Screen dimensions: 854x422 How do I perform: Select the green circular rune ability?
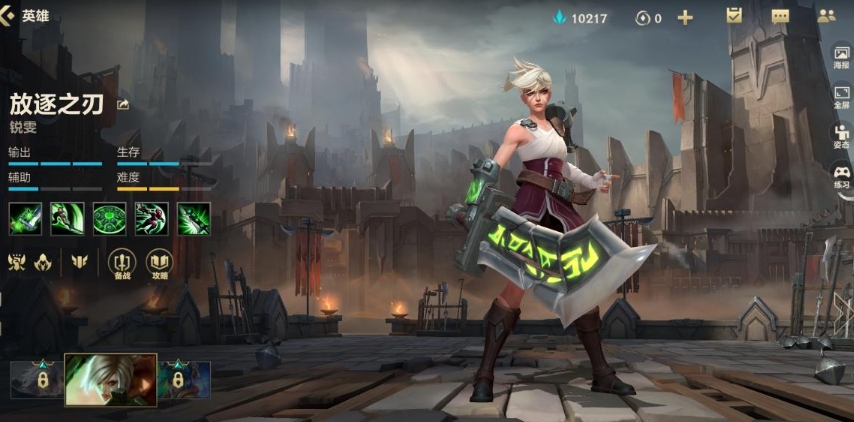[109, 218]
